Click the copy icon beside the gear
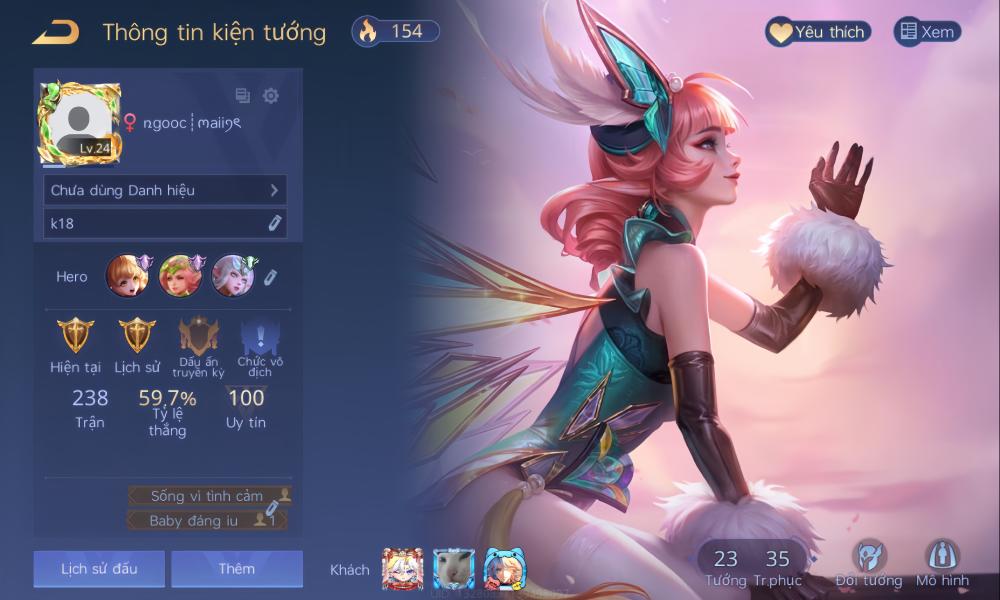The height and width of the screenshot is (600, 1000). point(243,96)
